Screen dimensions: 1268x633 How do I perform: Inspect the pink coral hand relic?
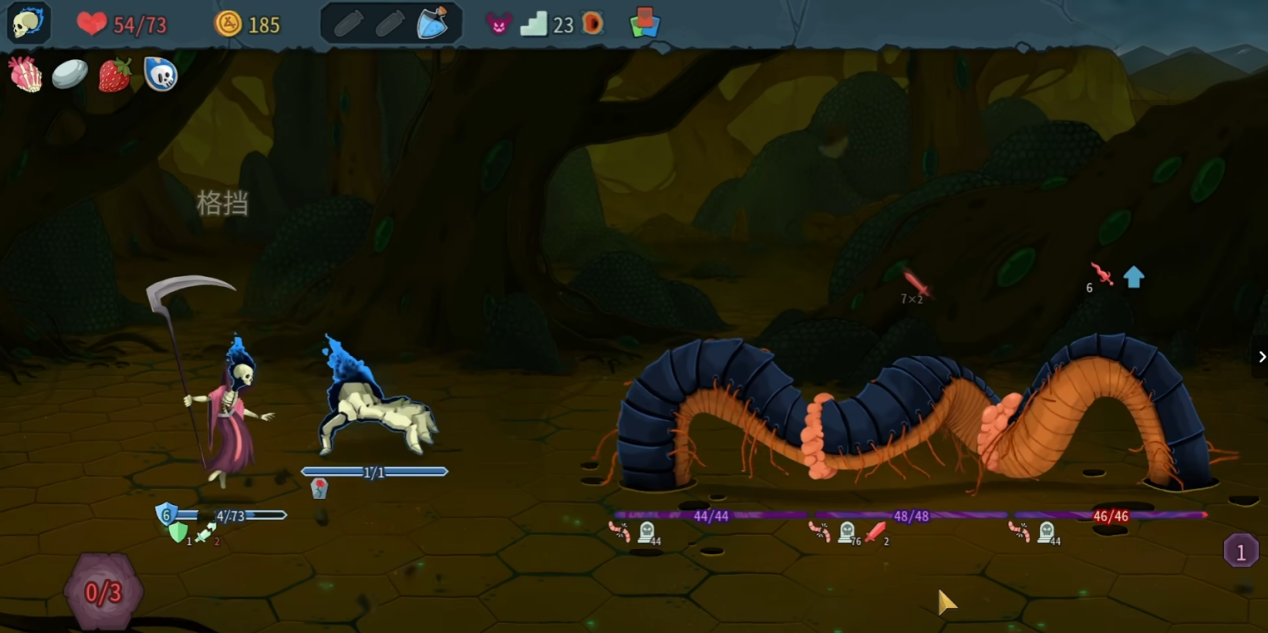(x=26, y=75)
